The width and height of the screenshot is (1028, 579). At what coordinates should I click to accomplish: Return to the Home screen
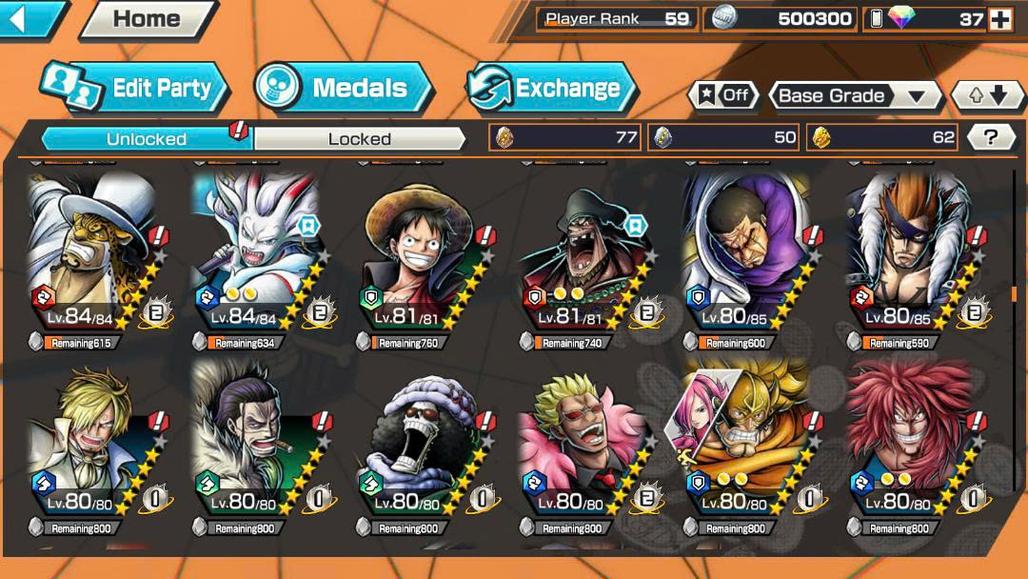point(147,19)
